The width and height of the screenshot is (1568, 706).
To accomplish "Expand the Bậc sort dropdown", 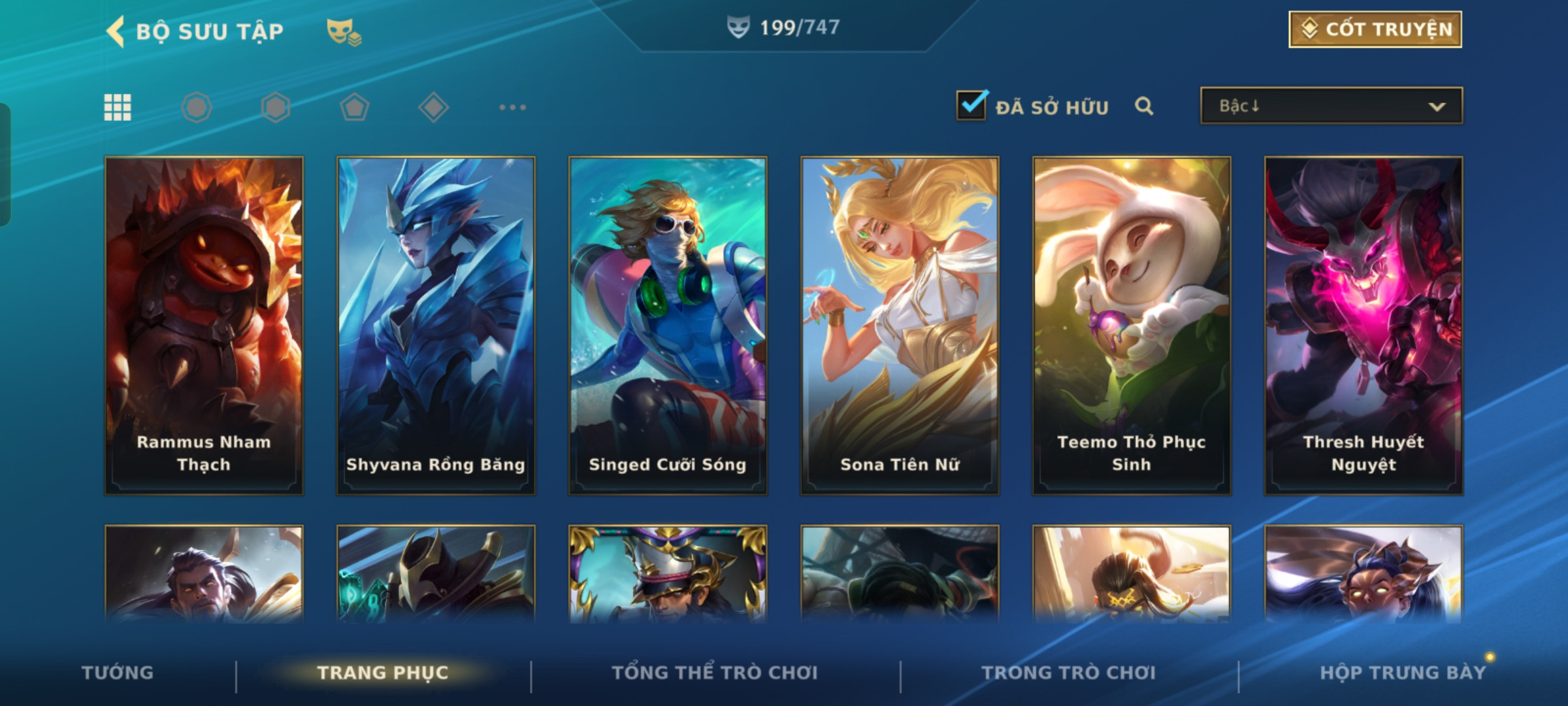I will (1331, 106).
